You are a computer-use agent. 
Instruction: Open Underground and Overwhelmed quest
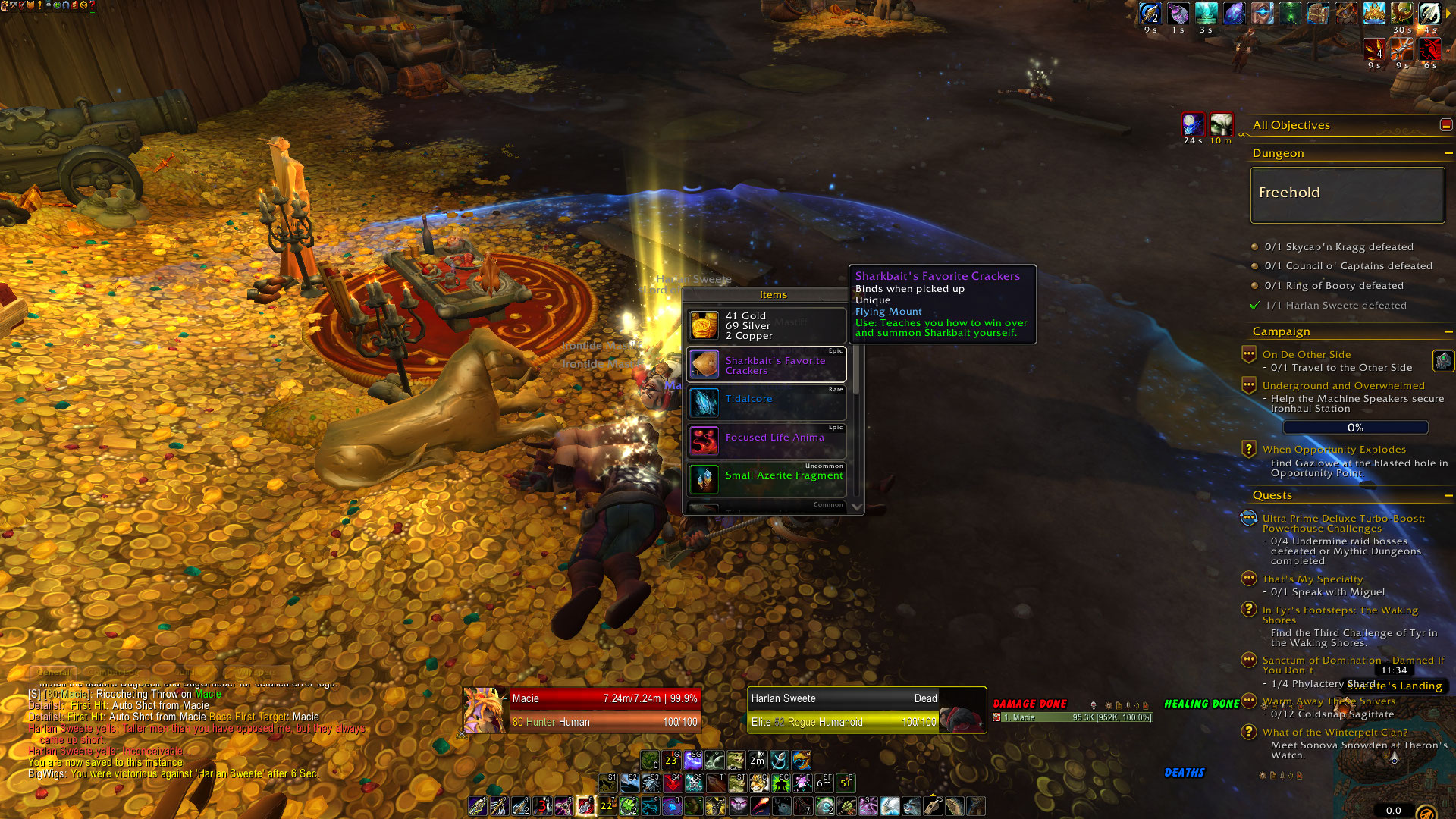point(1343,385)
